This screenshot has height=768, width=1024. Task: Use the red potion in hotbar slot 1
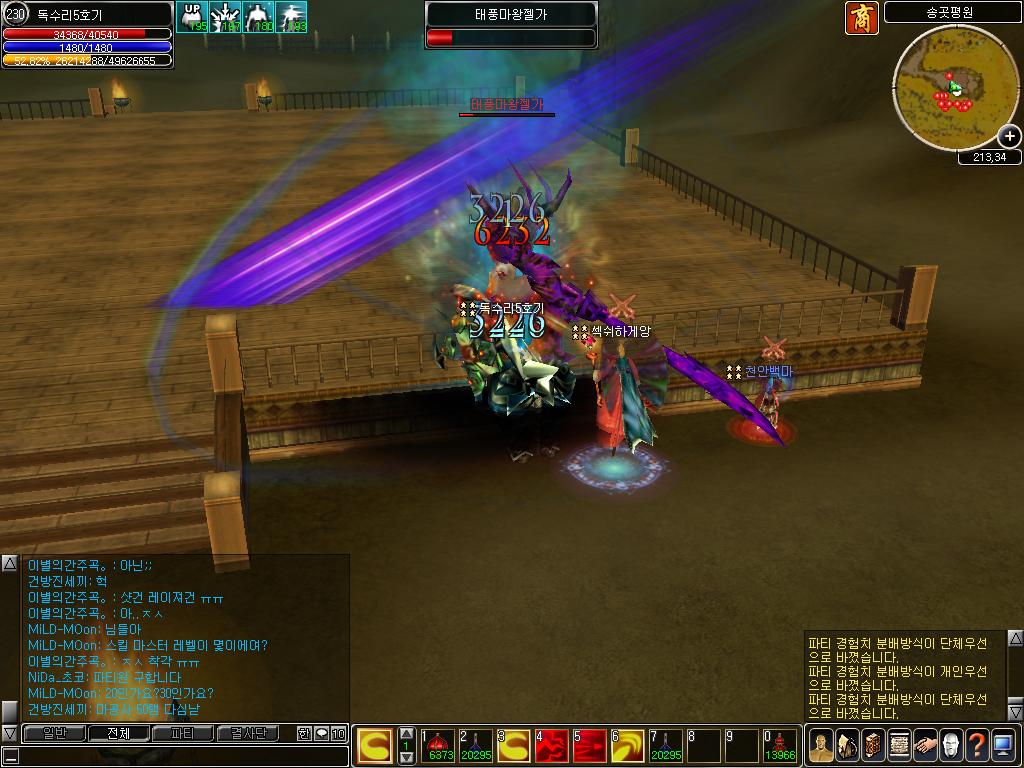pyautogui.click(x=439, y=746)
